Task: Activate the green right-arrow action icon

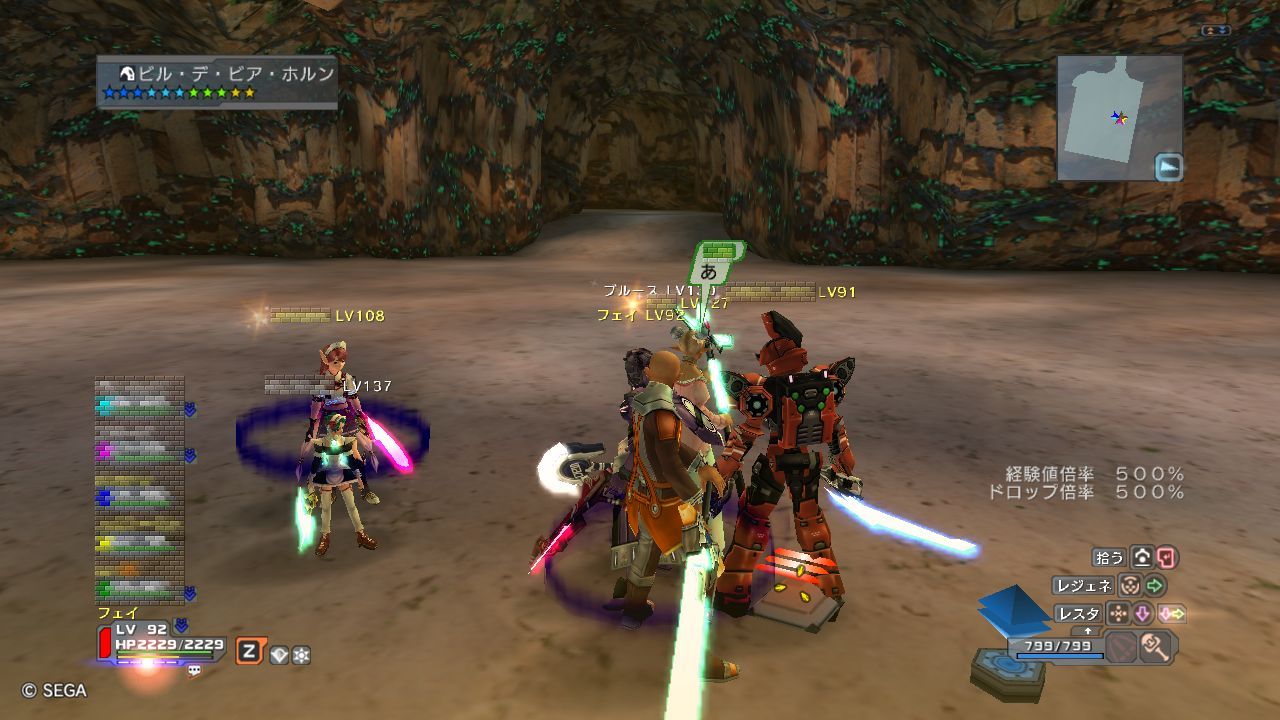Action: tap(1155, 585)
